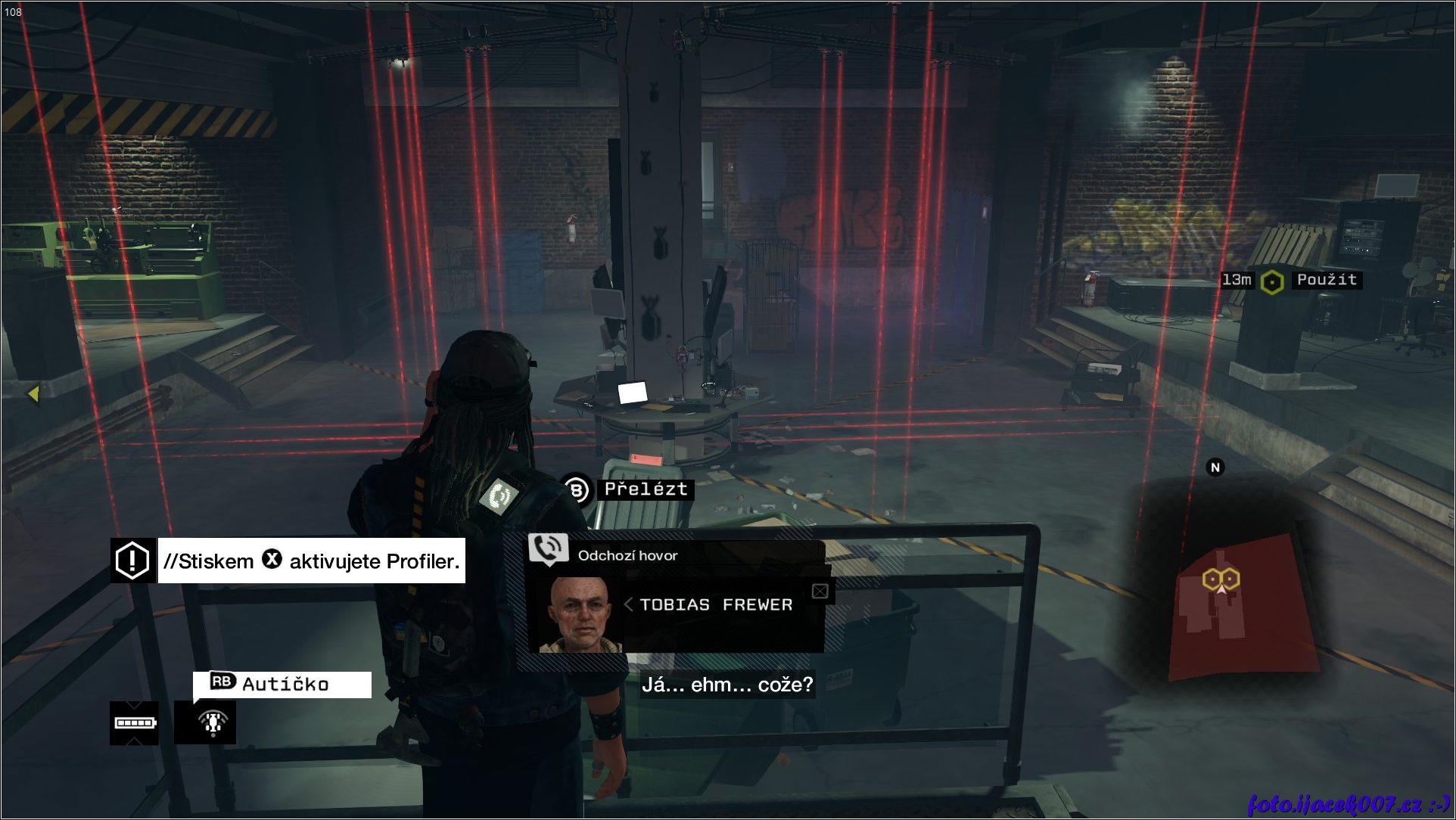The width and height of the screenshot is (1456, 820).
Task: Close the Tobias Frewer call panel
Action: (820, 592)
